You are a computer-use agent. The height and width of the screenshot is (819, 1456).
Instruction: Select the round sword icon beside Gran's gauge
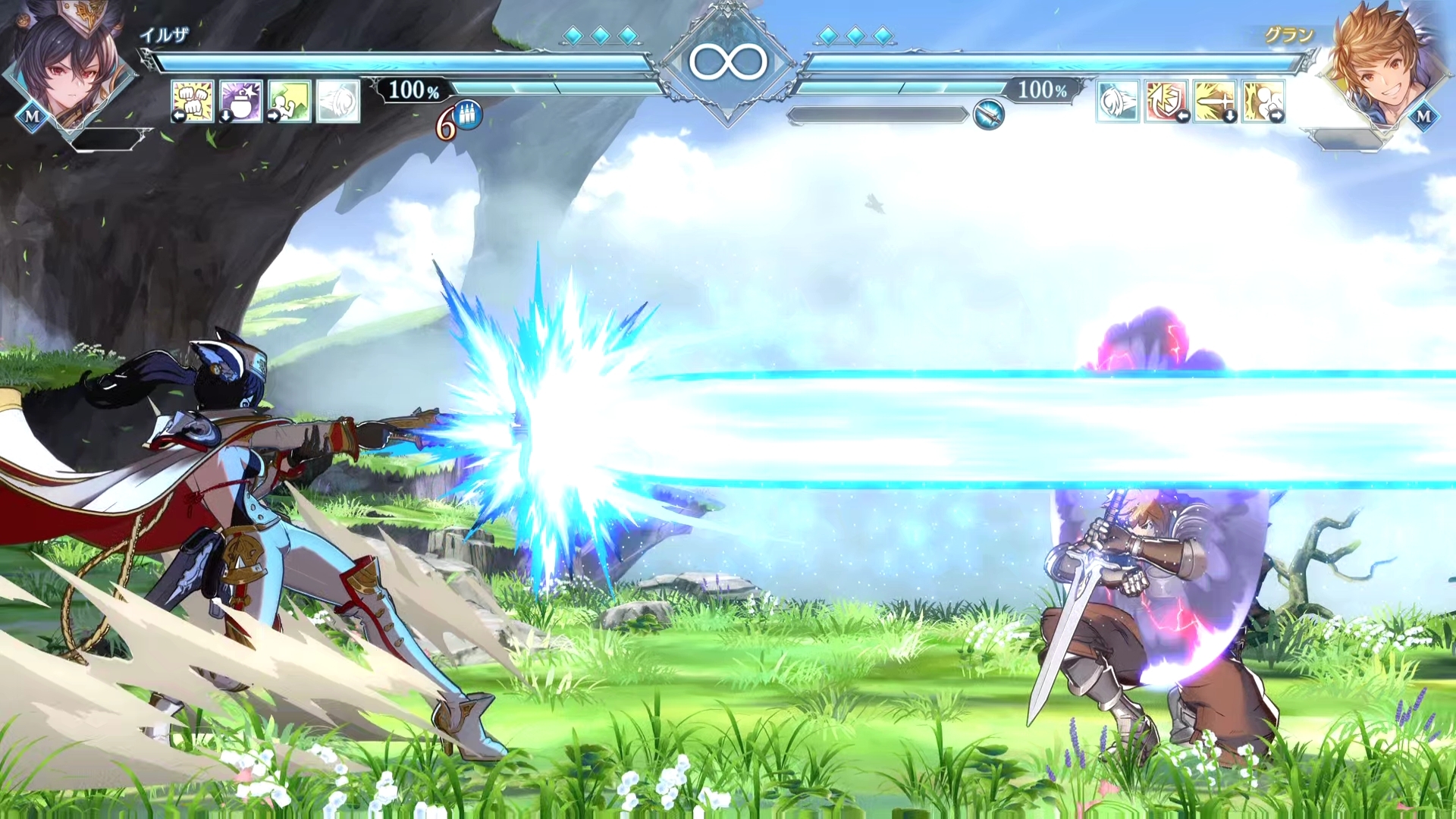click(x=988, y=115)
